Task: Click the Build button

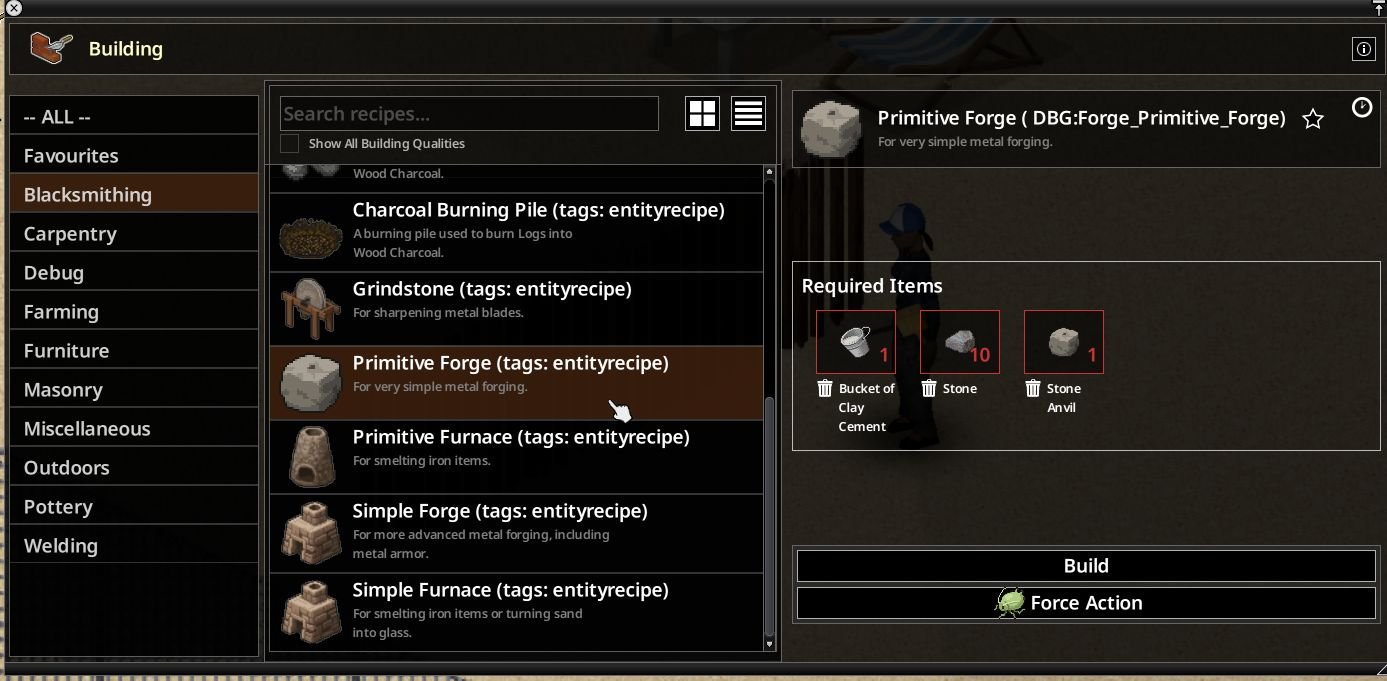Action: 1086,566
